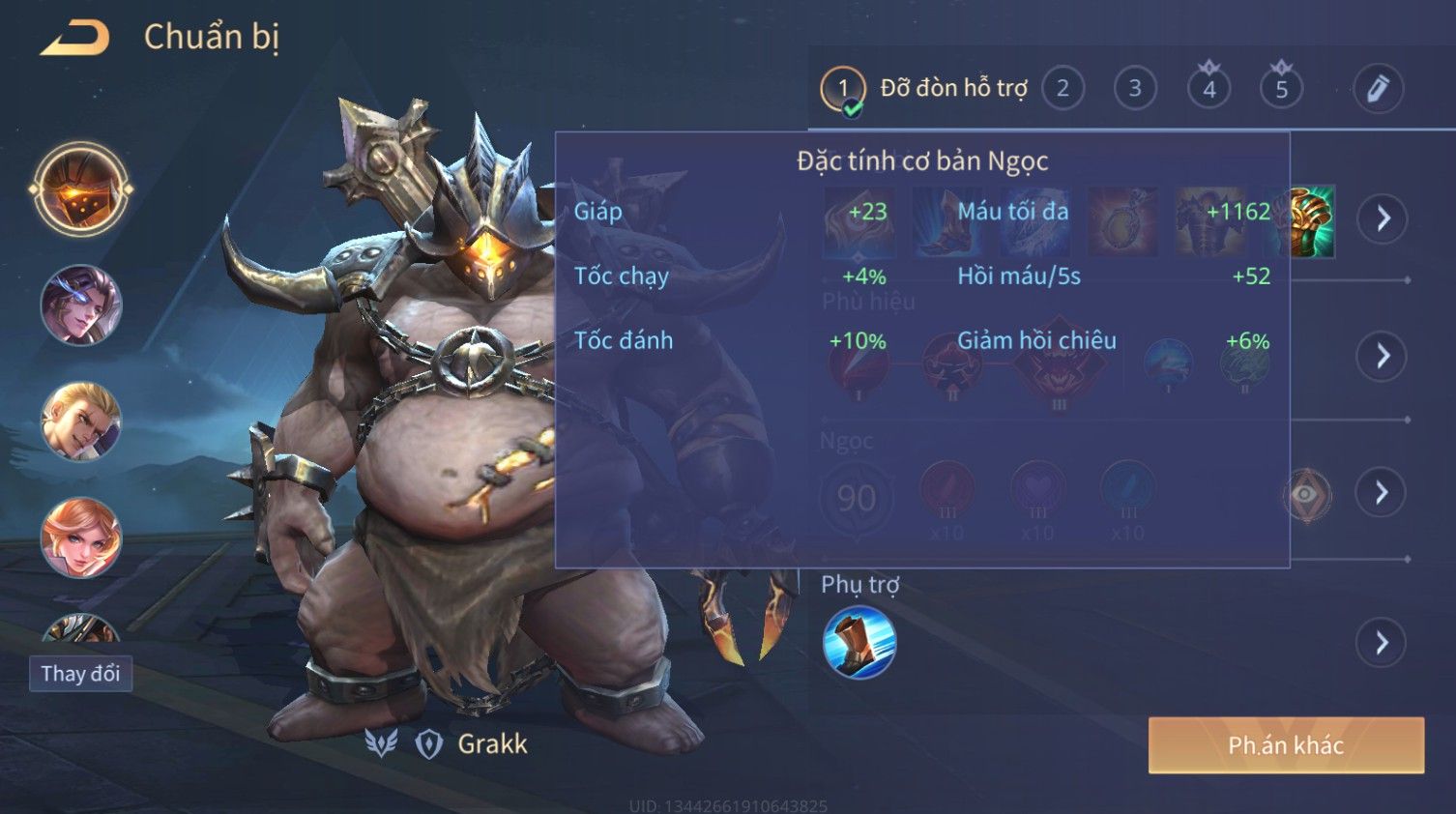Open build preset 5
Screen dimensions: 1456x814
(1281, 89)
